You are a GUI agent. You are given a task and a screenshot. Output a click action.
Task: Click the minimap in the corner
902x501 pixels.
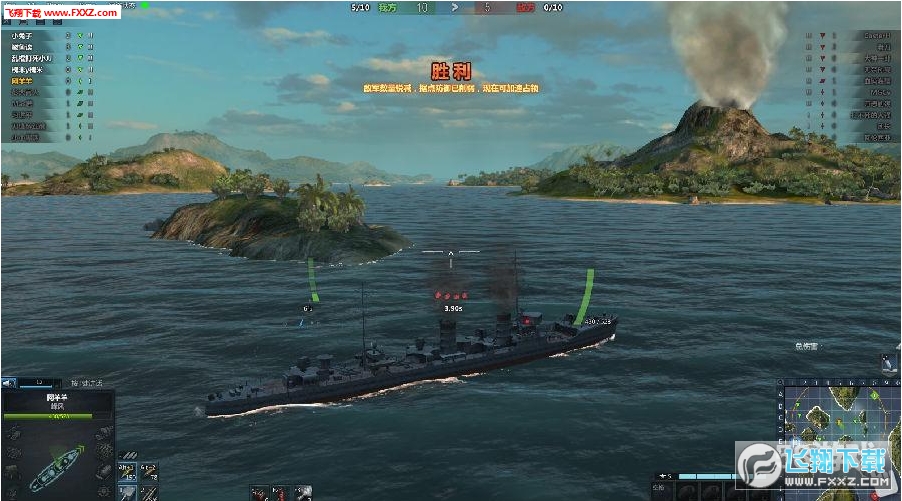[x=838, y=438]
